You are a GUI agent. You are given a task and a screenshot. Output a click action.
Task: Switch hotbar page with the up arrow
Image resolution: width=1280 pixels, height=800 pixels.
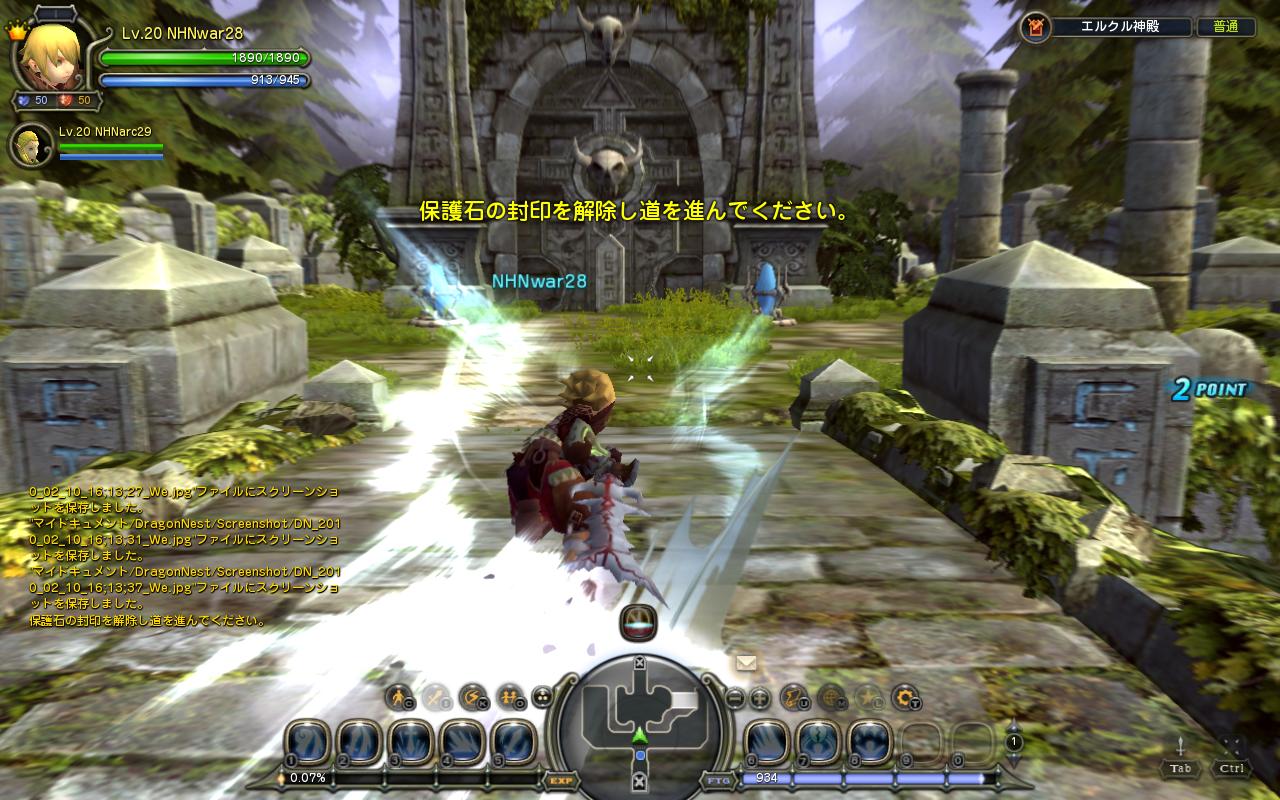click(1013, 726)
